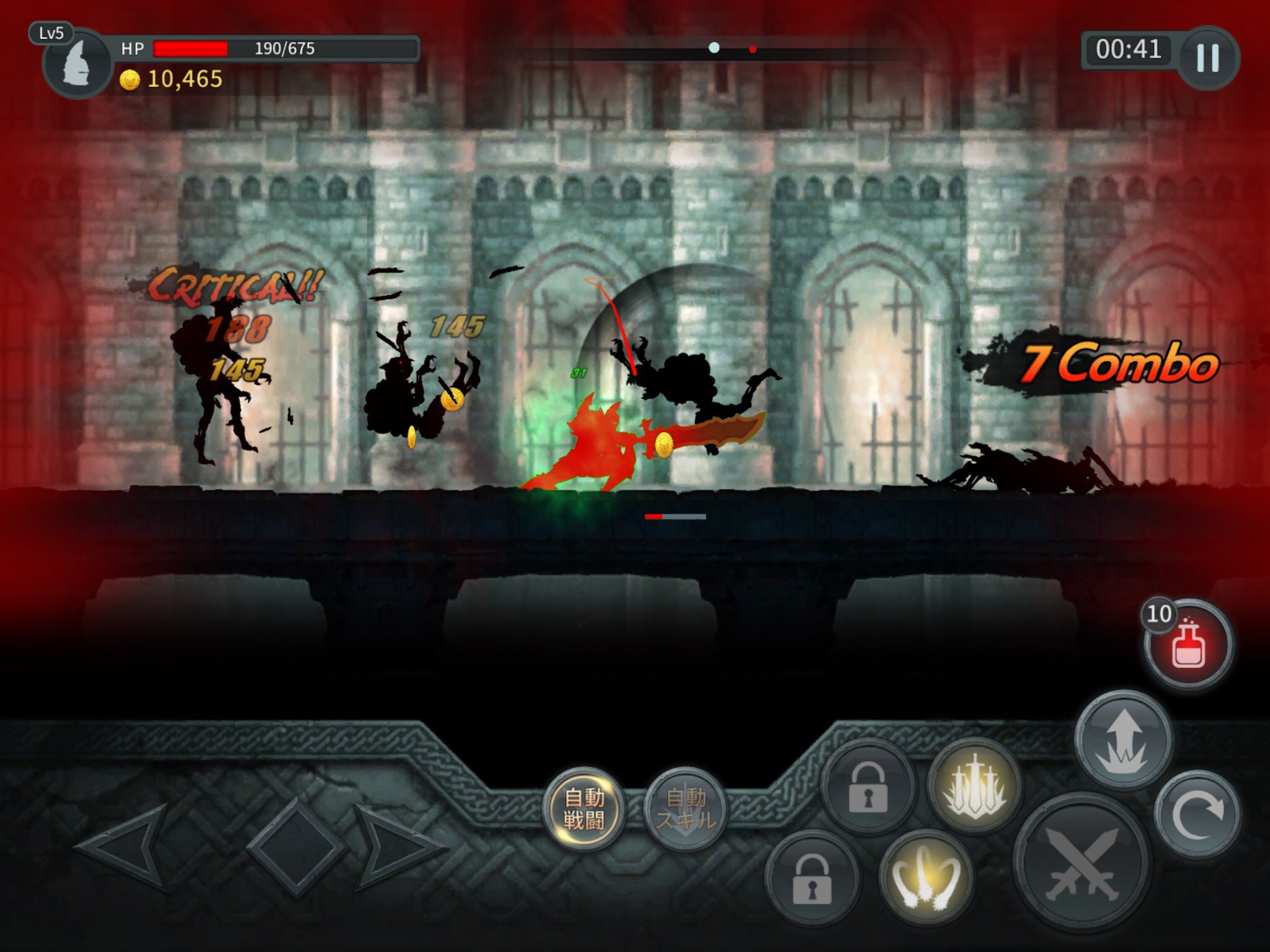Click the player helmet portrait
The width and height of the screenshot is (1270, 952).
78,63
